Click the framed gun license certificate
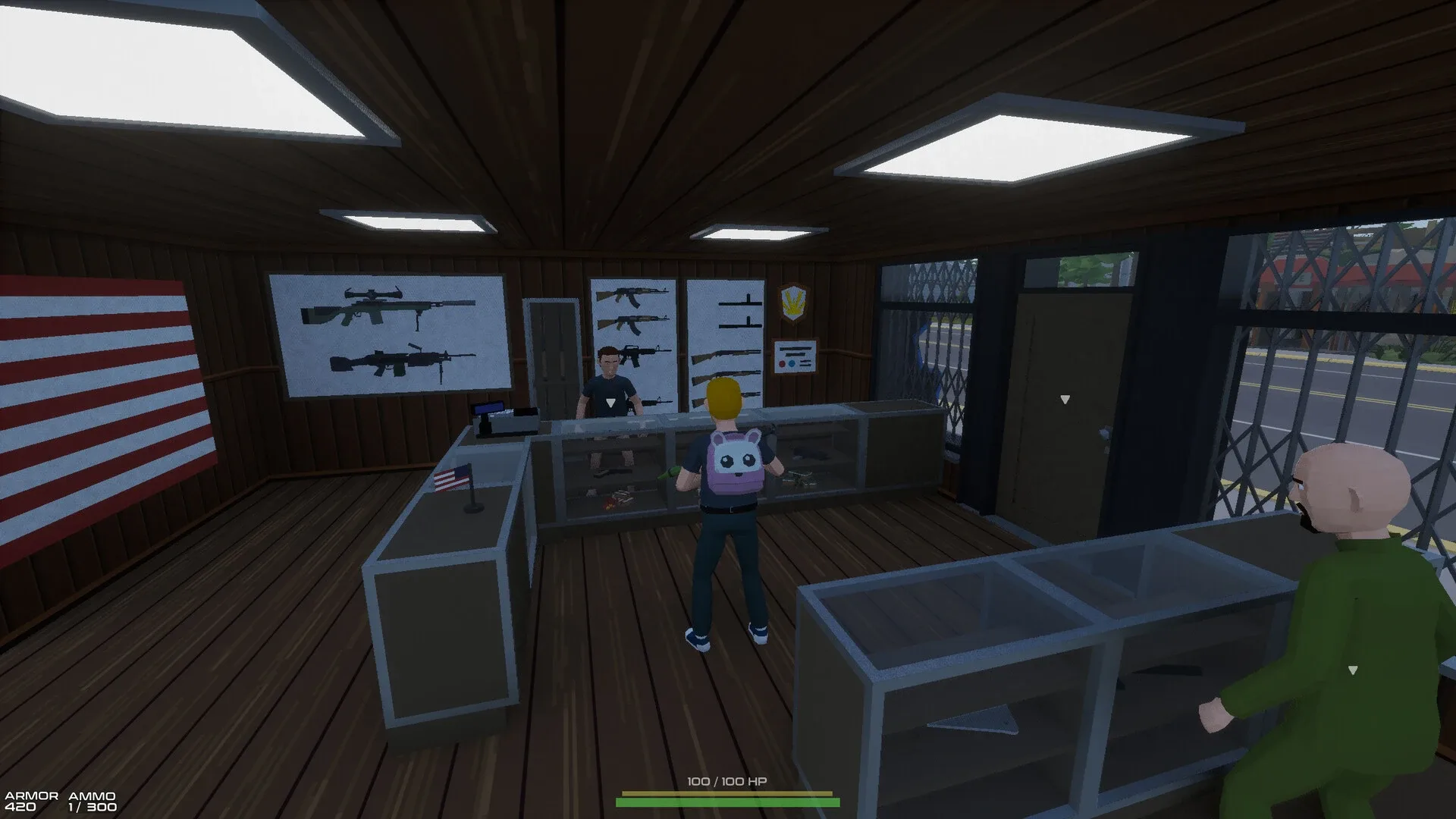 click(795, 356)
